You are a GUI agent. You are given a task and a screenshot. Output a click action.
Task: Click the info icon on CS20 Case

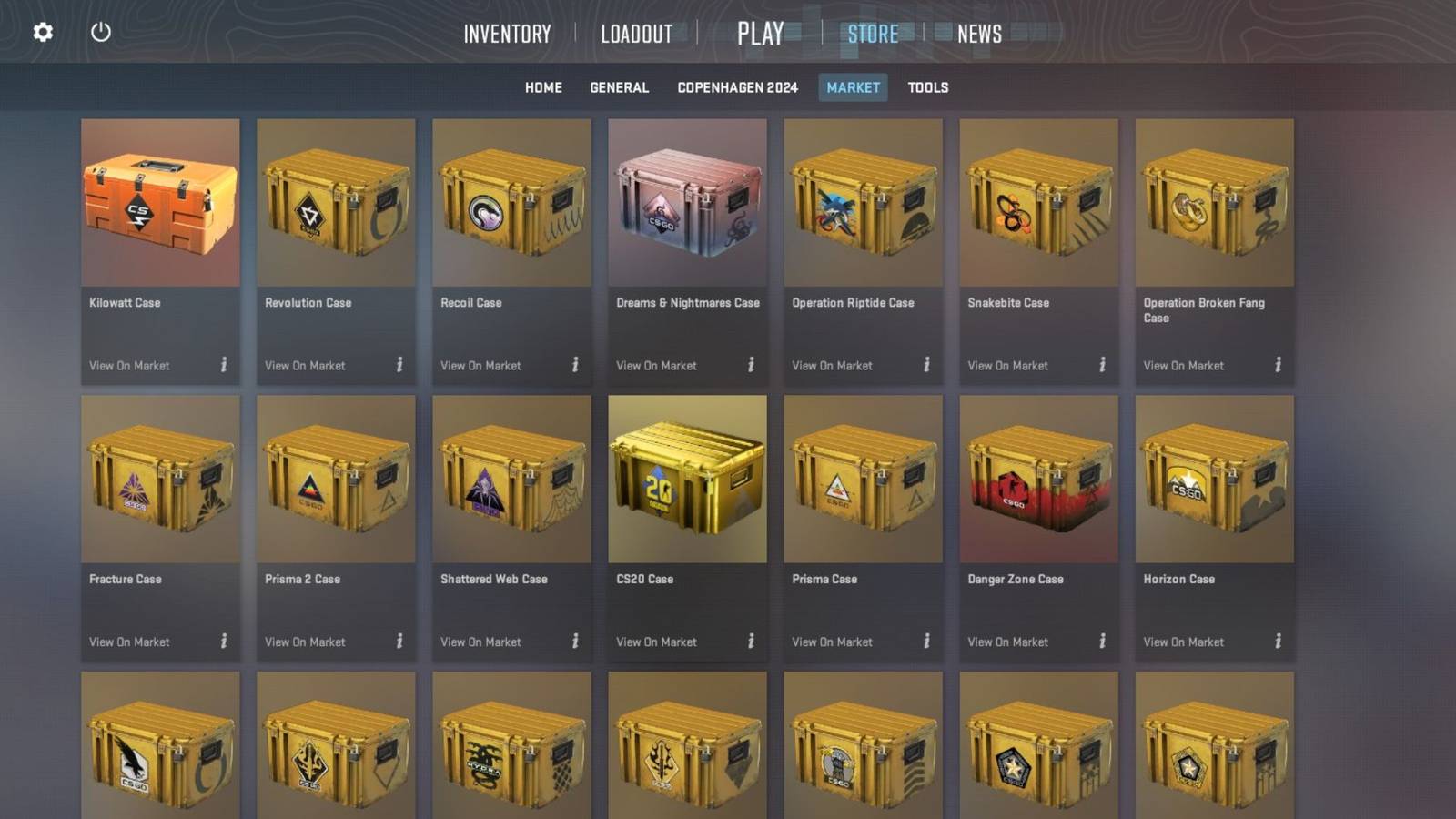(x=752, y=642)
